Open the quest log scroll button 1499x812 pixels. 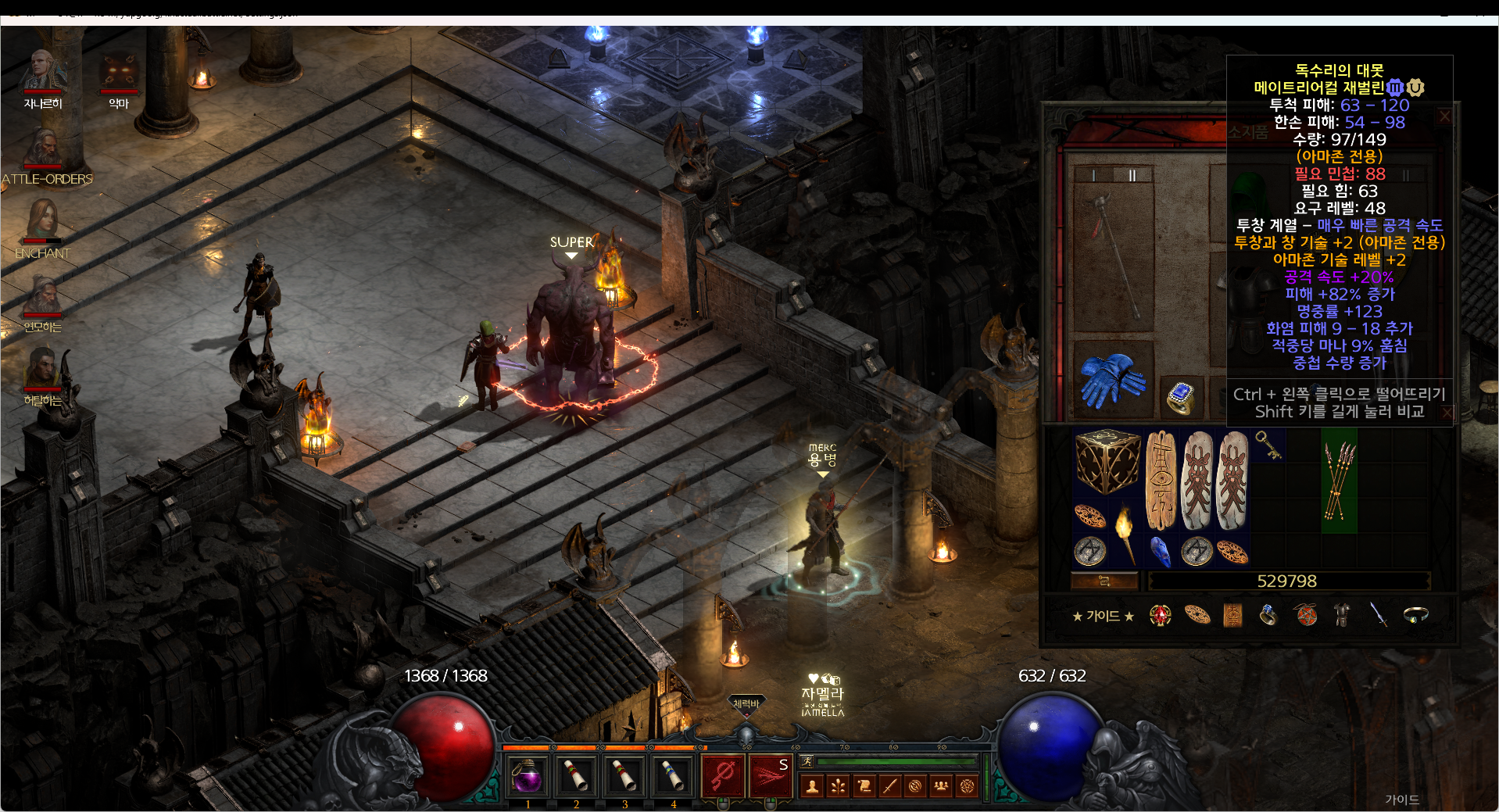[x=864, y=786]
